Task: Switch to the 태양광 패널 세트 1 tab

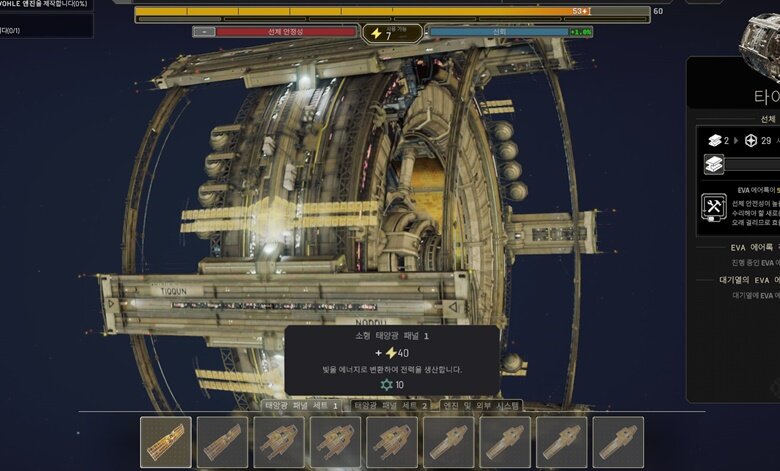Action: click(300, 406)
